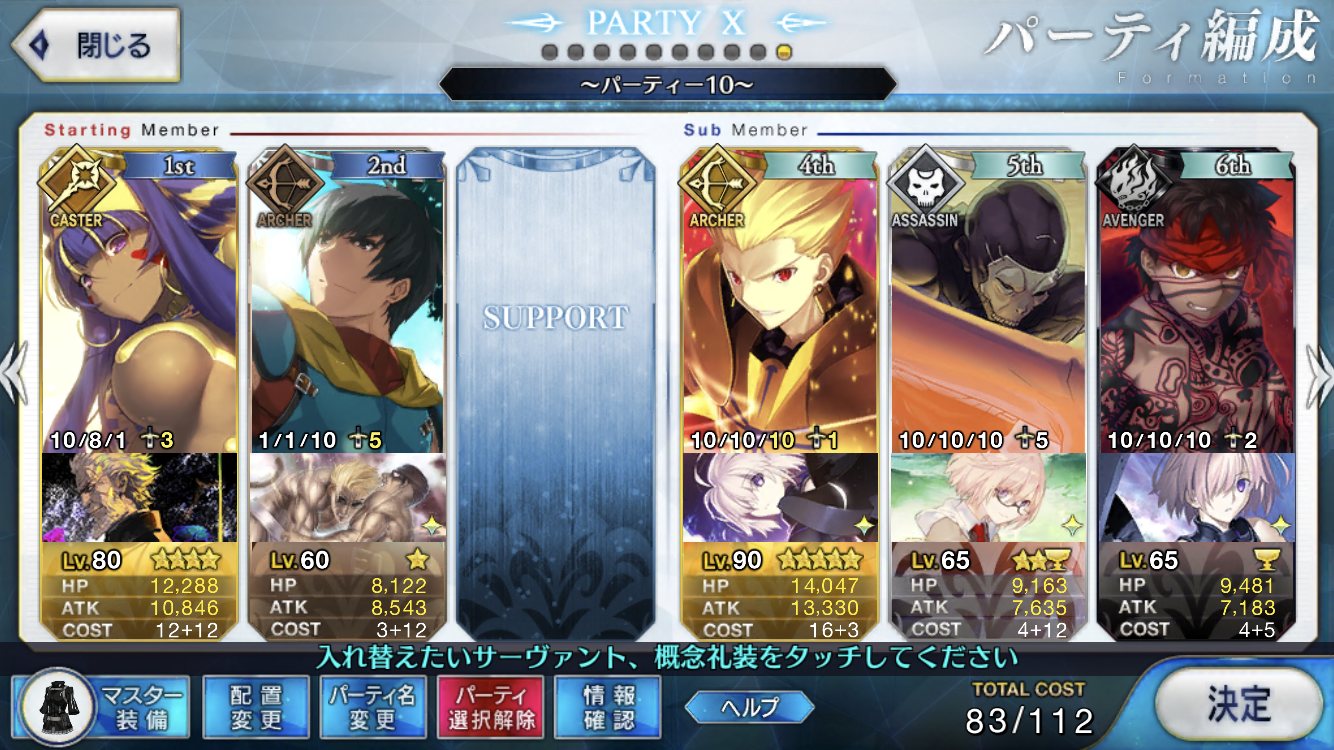The height and width of the screenshot is (750, 1334).
Task: Choose the 5th slot Assassin servant
Action: click(988, 300)
